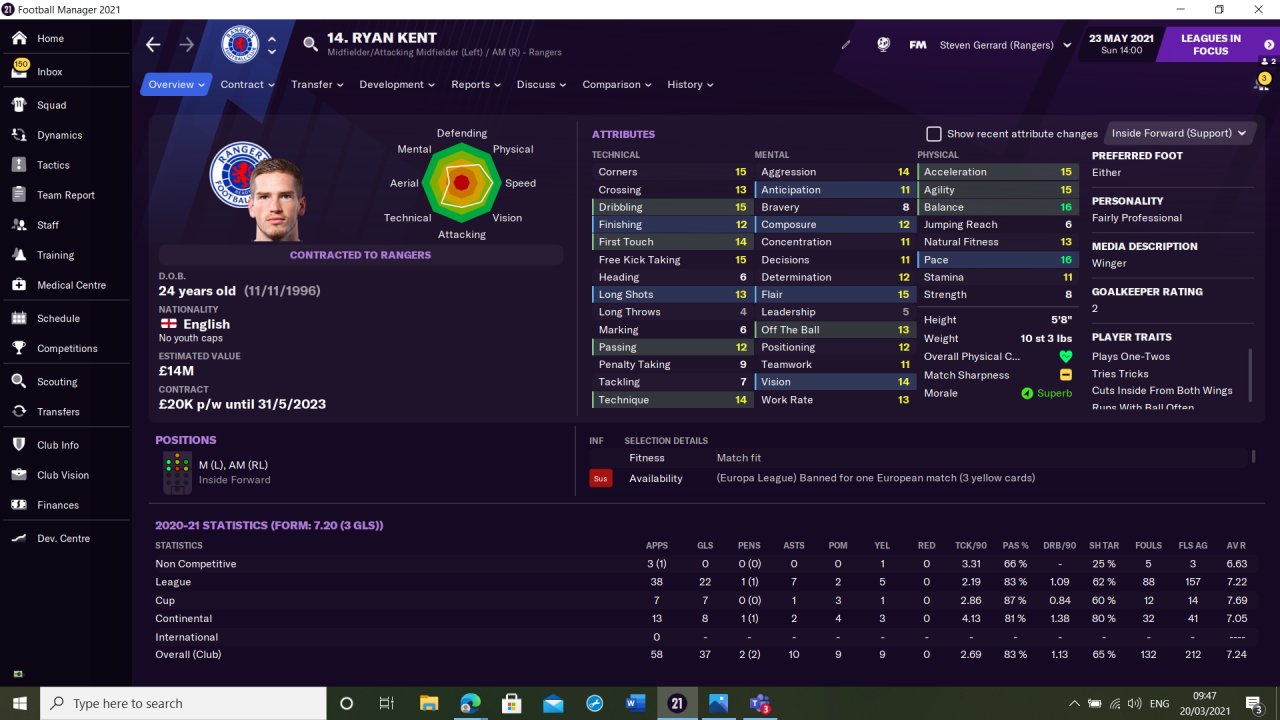Open the Tactics section
Screen dimensions: 1280x720
click(53, 165)
